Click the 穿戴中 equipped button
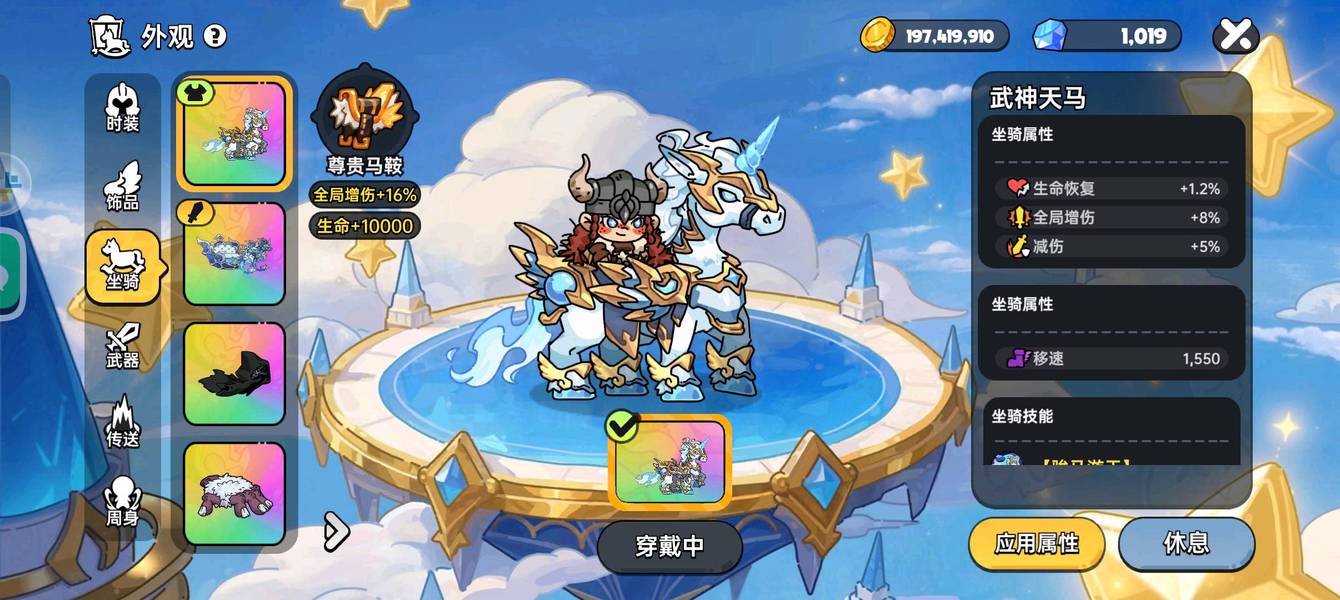The width and height of the screenshot is (1340, 600). click(670, 546)
